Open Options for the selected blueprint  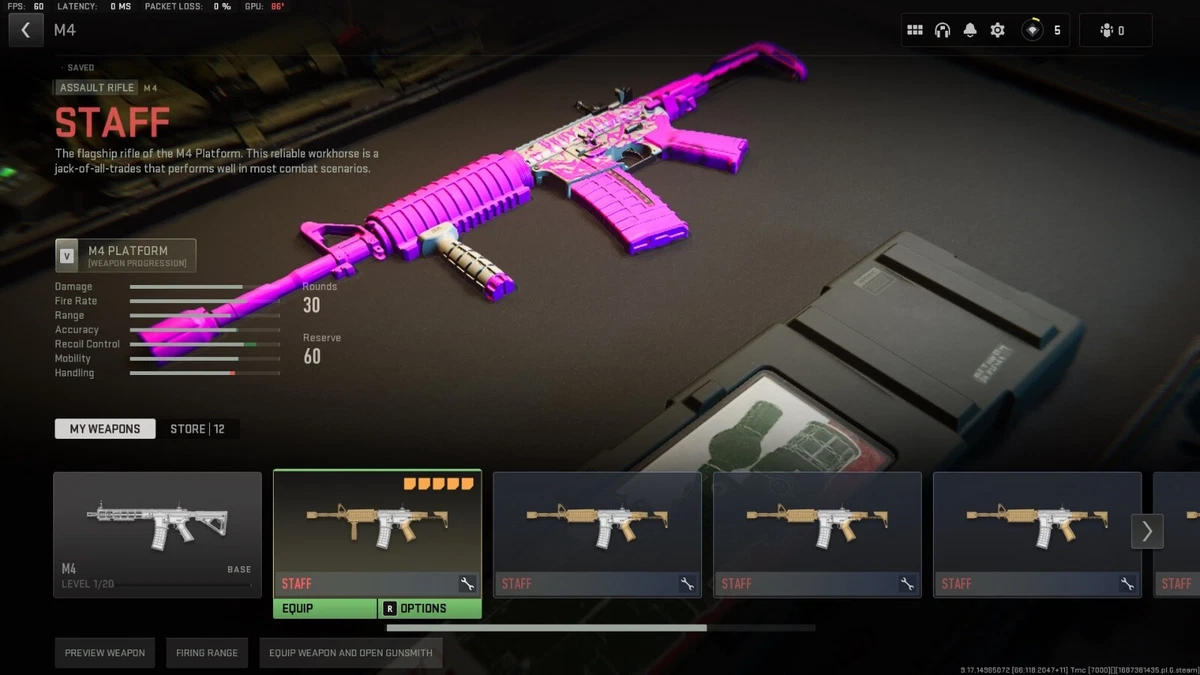click(430, 608)
